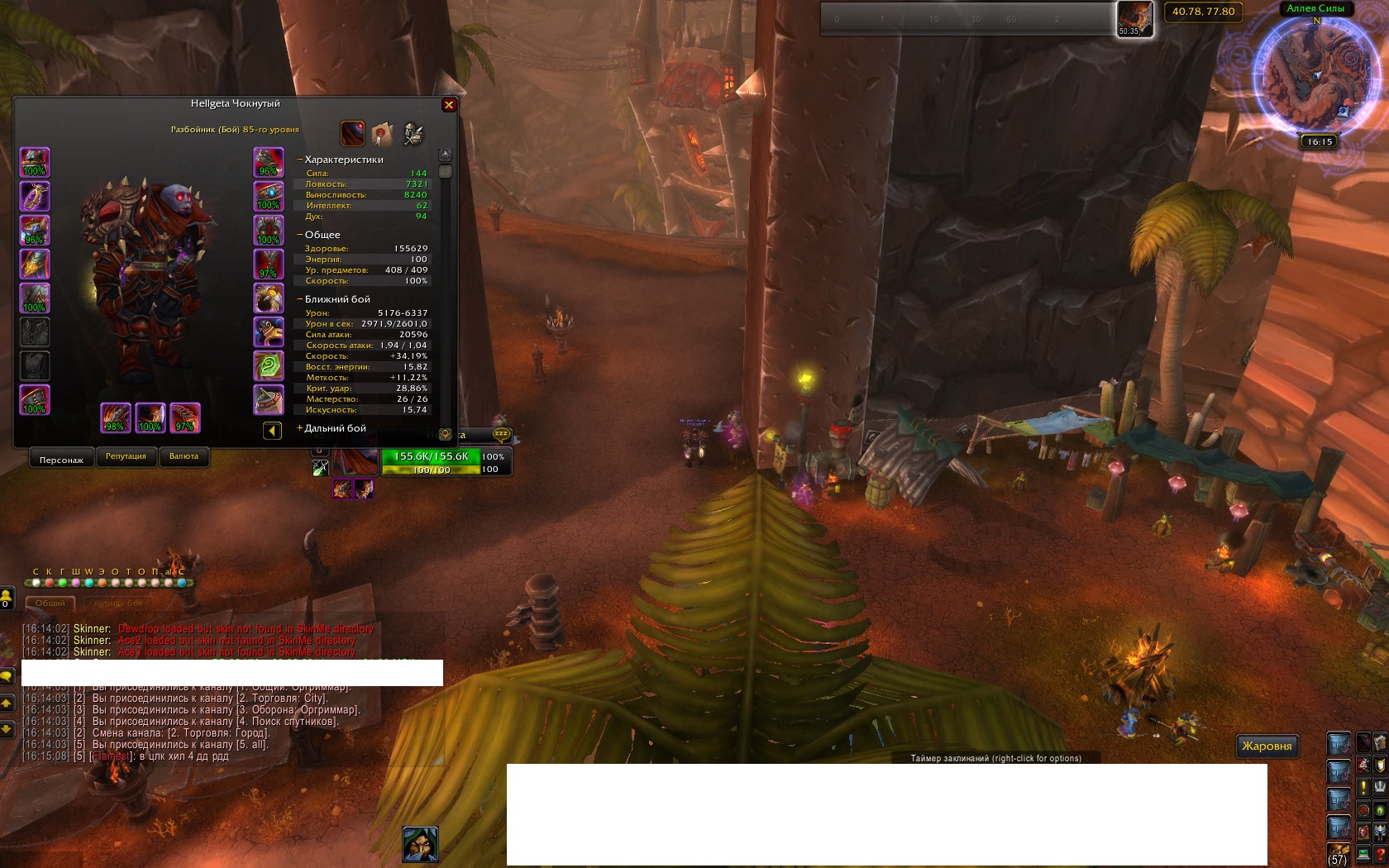The image size is (1389, 868).
Task: Click the Жаровня button
Action: pos(1267,746)
